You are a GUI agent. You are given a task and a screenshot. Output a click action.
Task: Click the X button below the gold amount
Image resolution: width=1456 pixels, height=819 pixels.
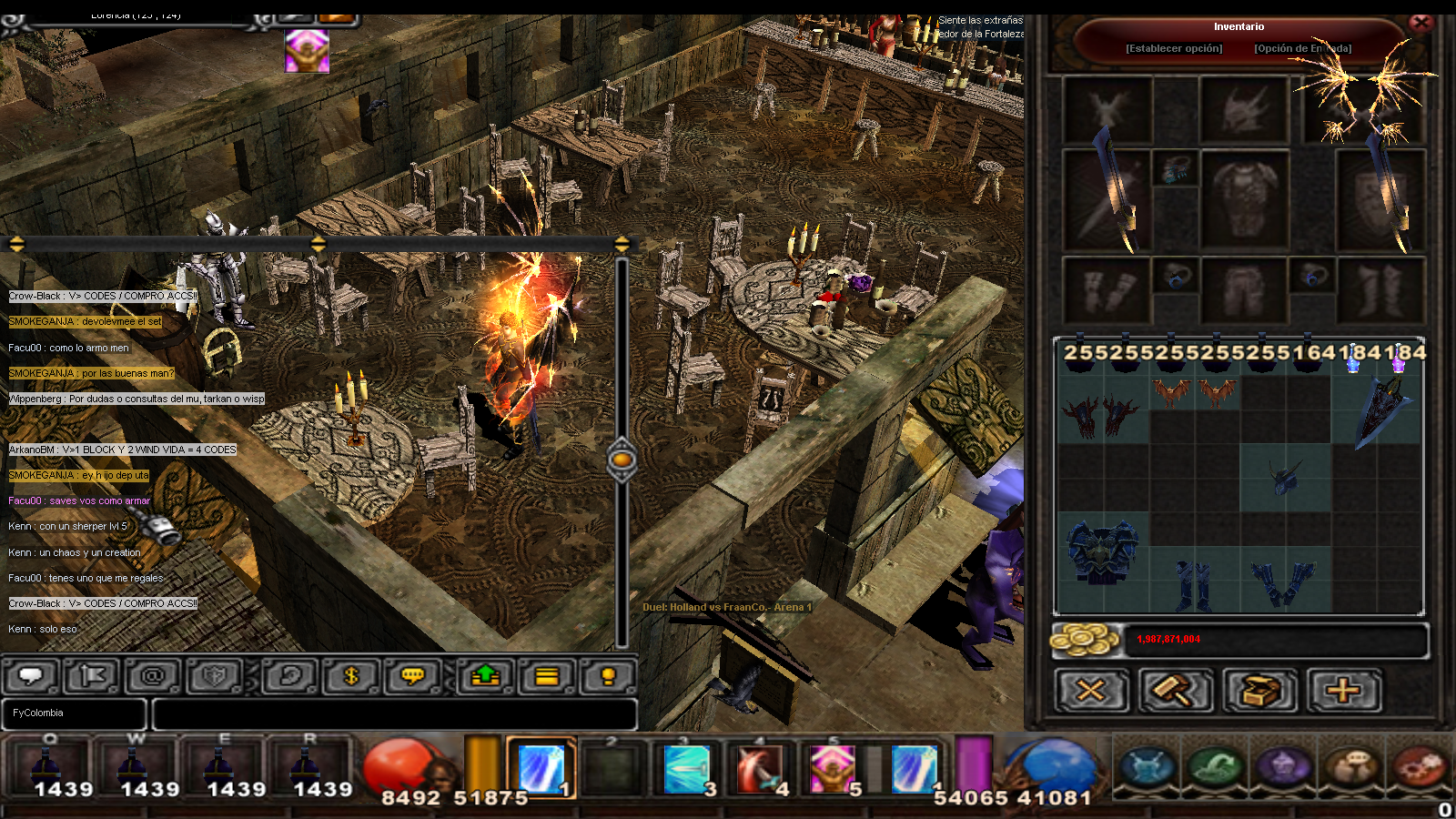pos(1090,691)
